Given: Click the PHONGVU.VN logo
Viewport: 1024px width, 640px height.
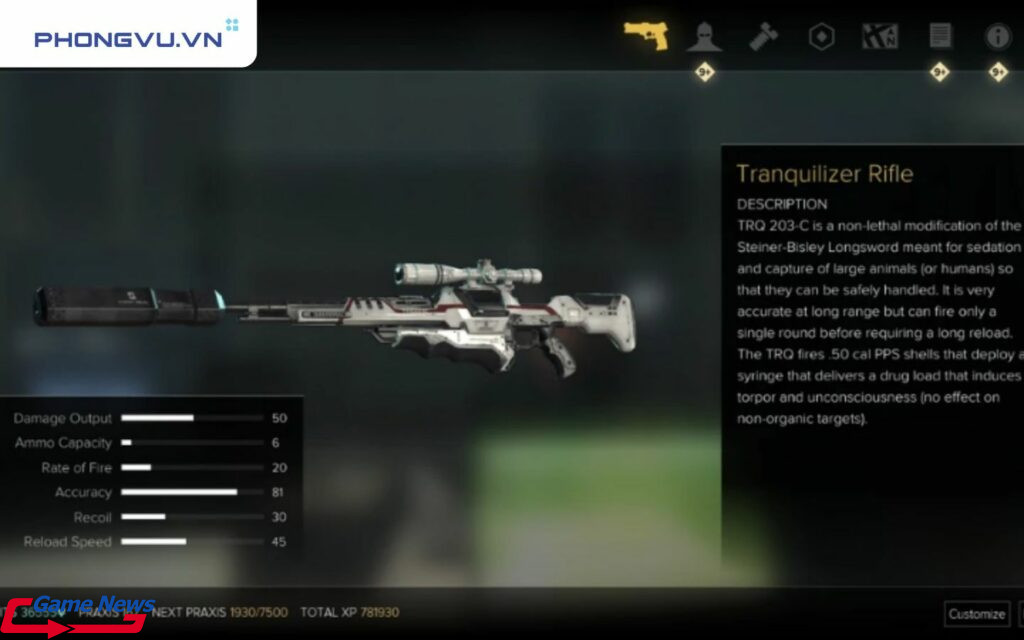Looking at the screenshot, I should (126, 38).
